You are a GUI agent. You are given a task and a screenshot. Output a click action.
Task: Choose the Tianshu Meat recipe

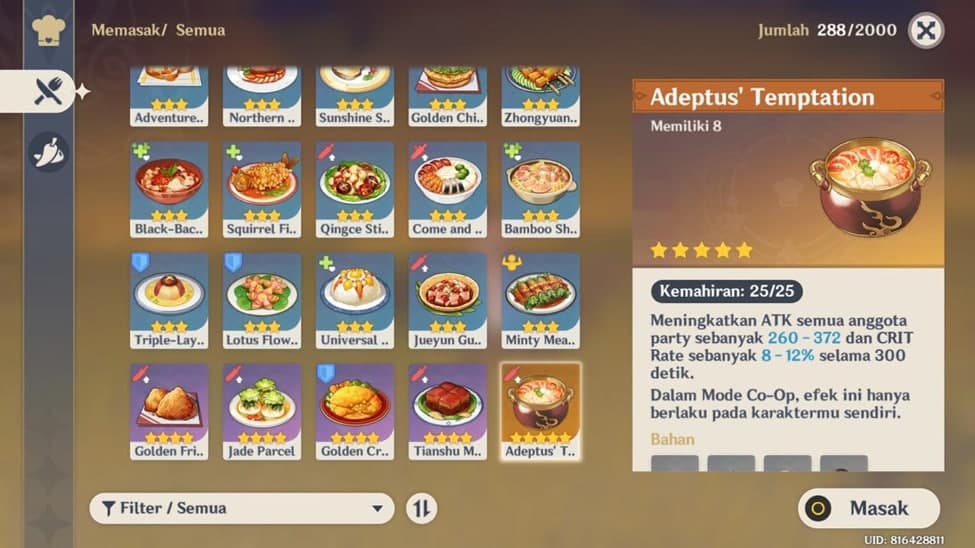[x=448, y=410]
